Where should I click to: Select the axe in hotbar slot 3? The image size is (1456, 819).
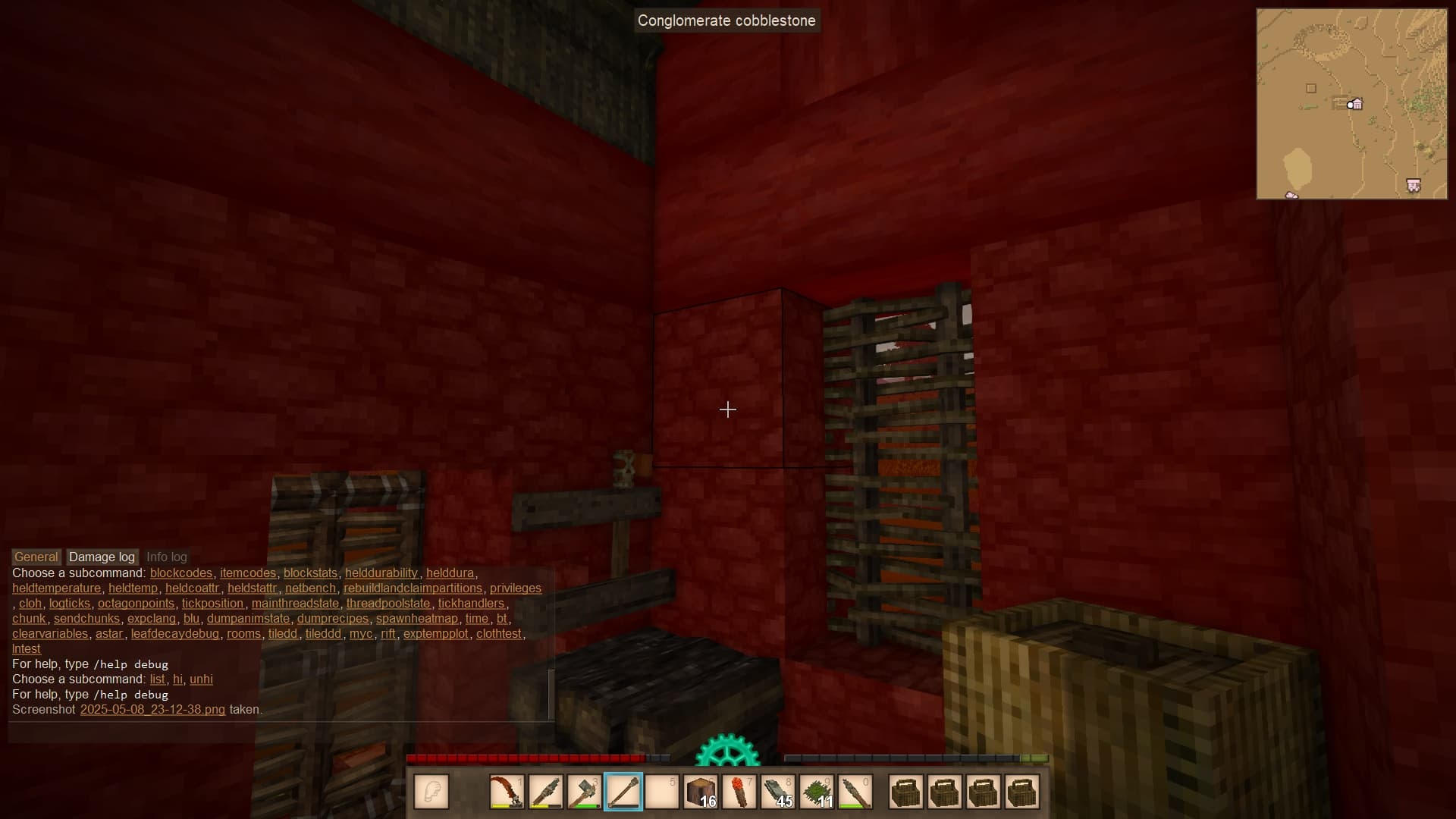(x=584, y=792)
